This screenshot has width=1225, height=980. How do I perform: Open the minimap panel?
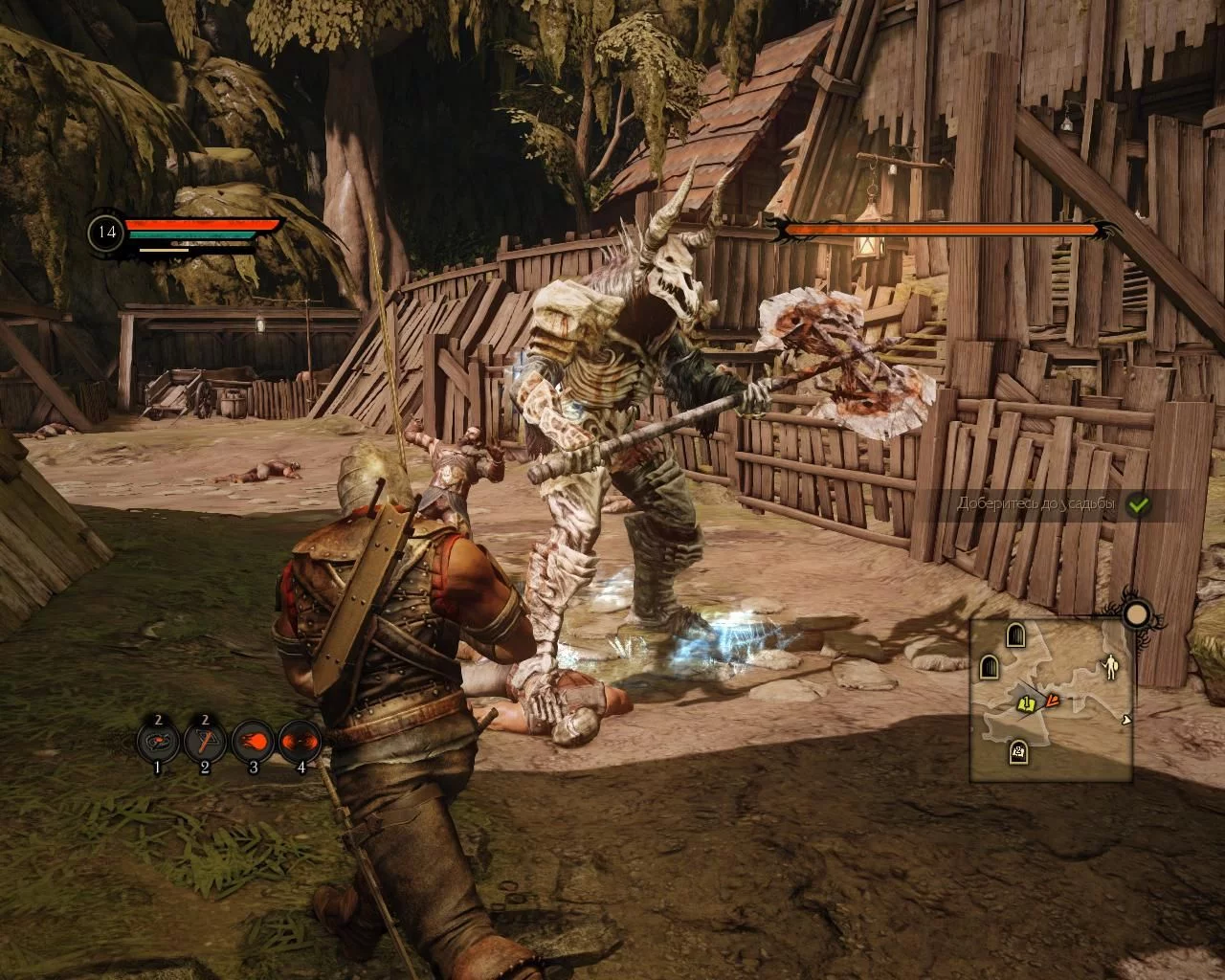(1051, 700)
